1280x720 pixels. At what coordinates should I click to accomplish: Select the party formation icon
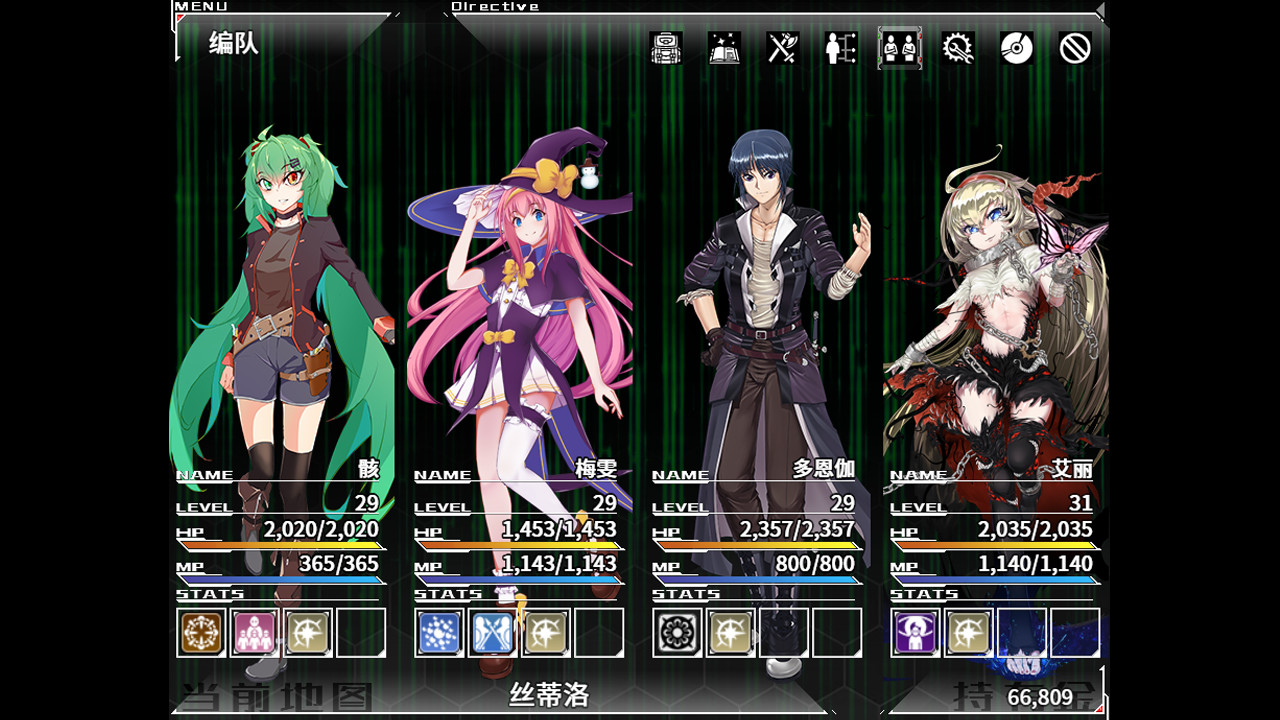click(899, 48)
